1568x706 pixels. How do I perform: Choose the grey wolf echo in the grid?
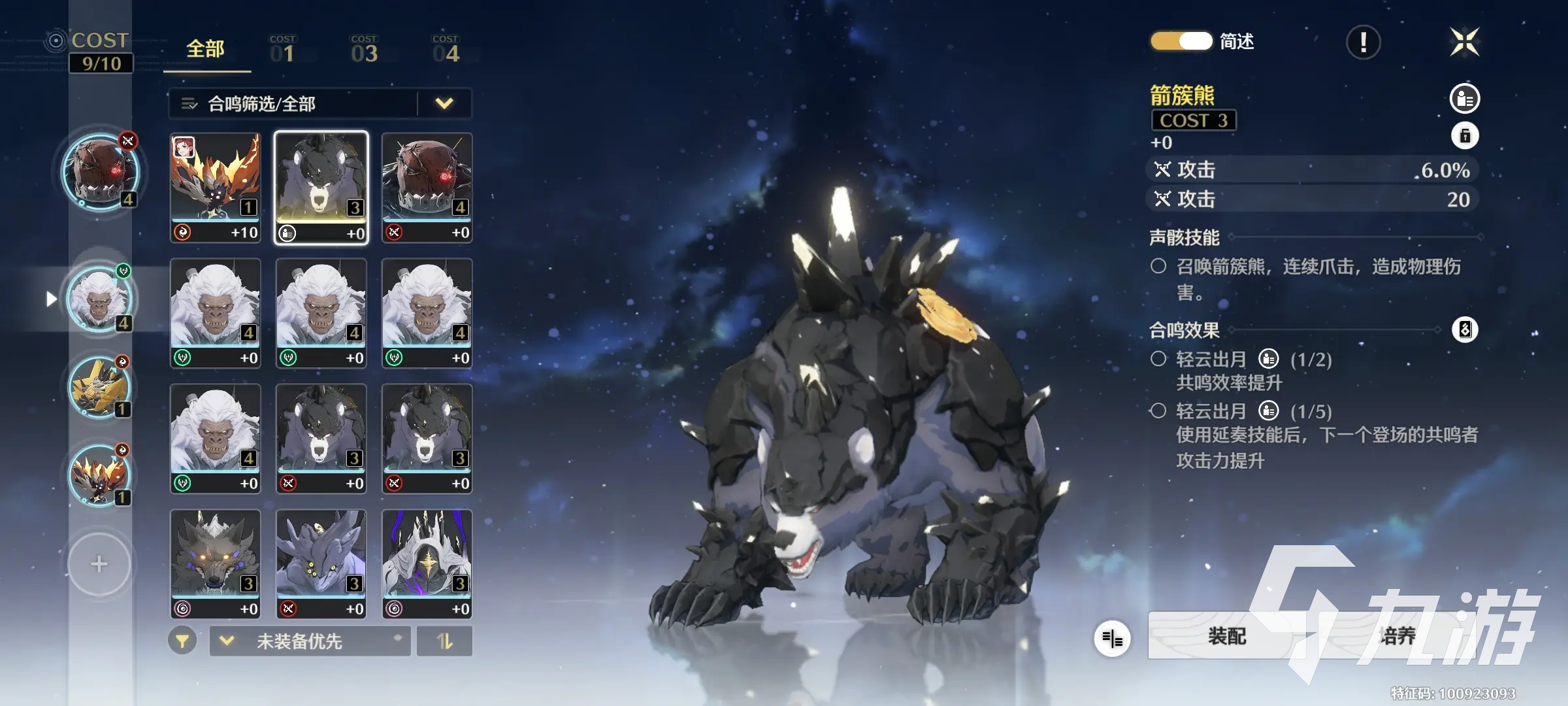(216, 563)
